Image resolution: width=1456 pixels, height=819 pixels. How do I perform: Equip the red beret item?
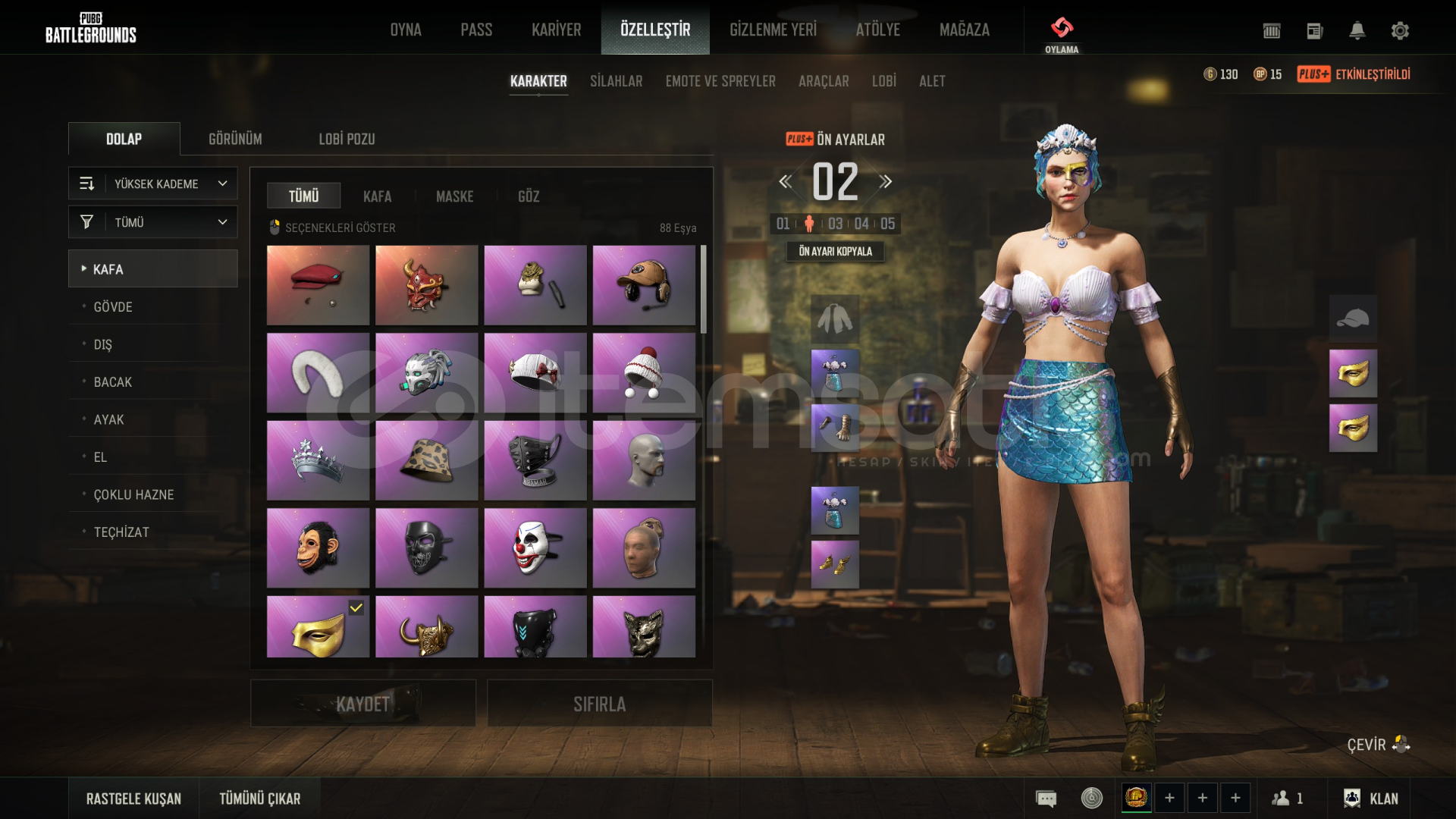click(318, 284)
